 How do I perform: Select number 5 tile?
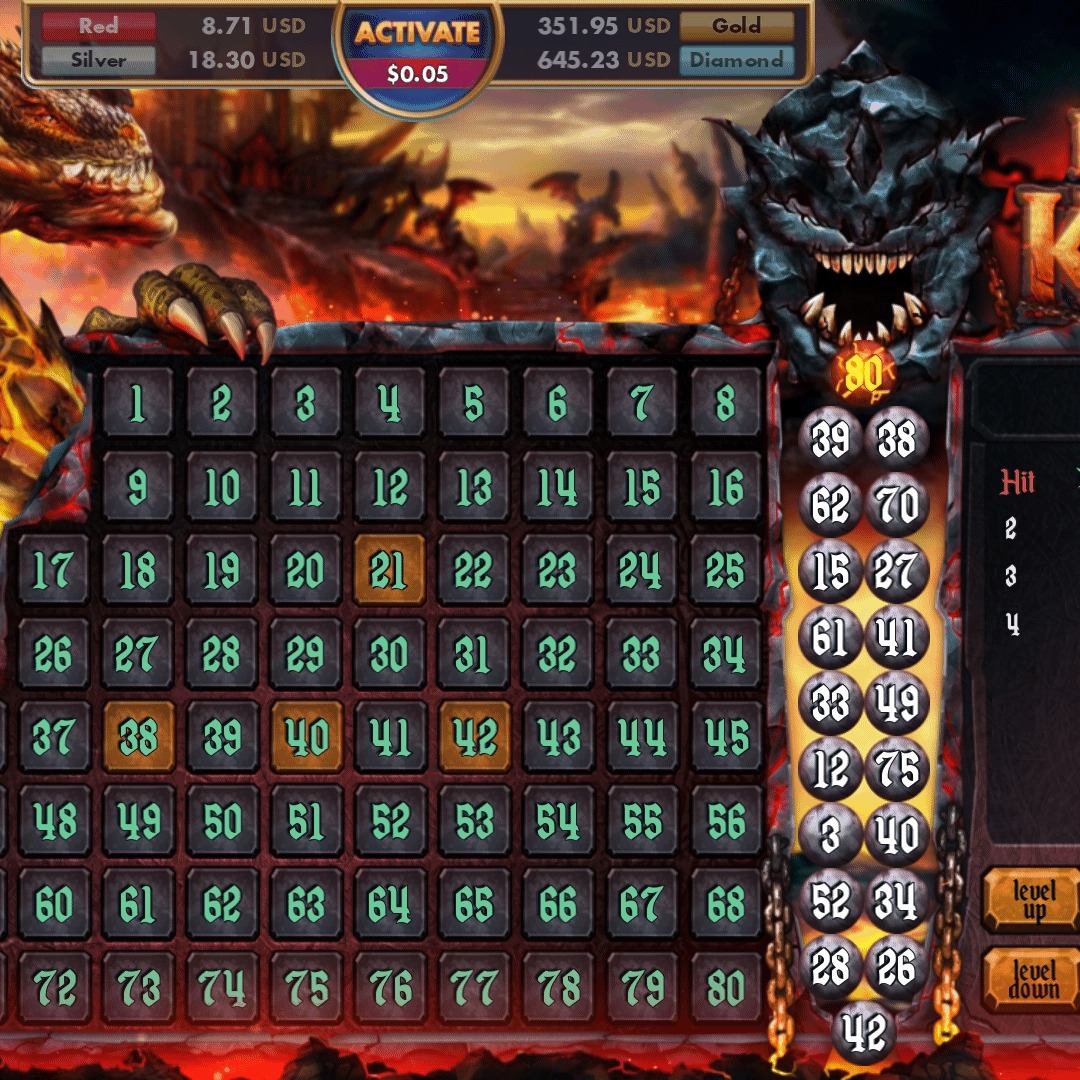click(473, 404)
